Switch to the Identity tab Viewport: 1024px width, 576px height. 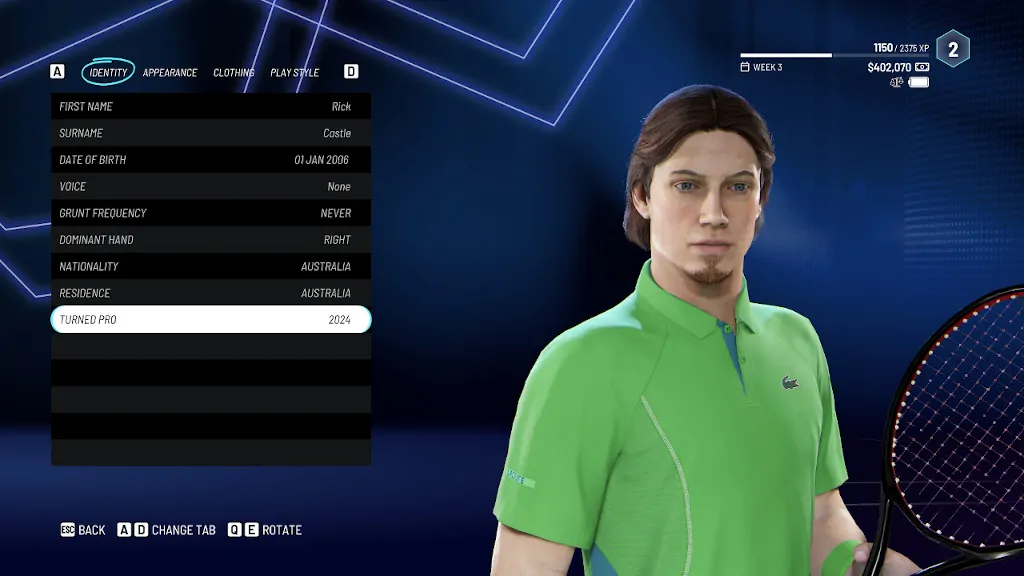click(x=108, y=72)
